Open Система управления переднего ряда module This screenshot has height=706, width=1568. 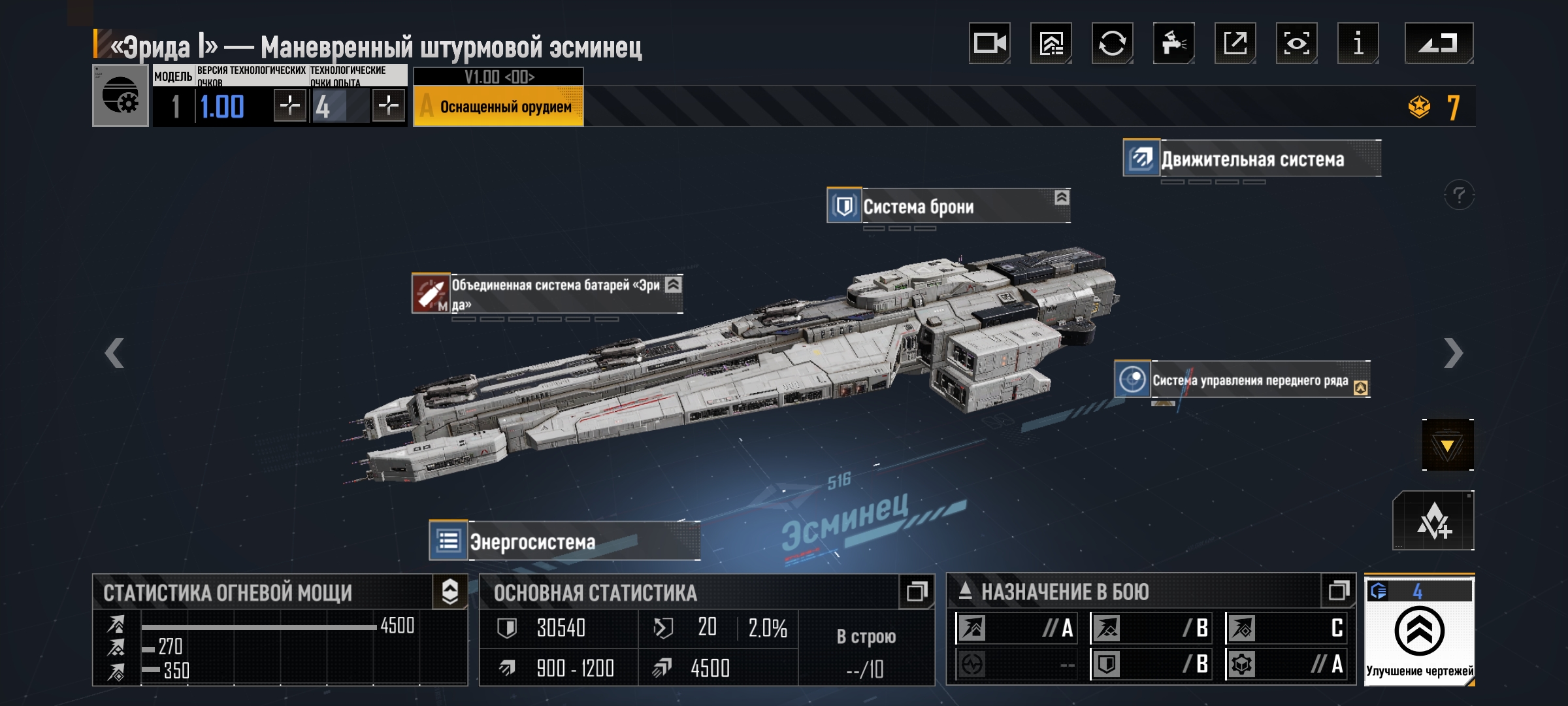(1241, 380)
